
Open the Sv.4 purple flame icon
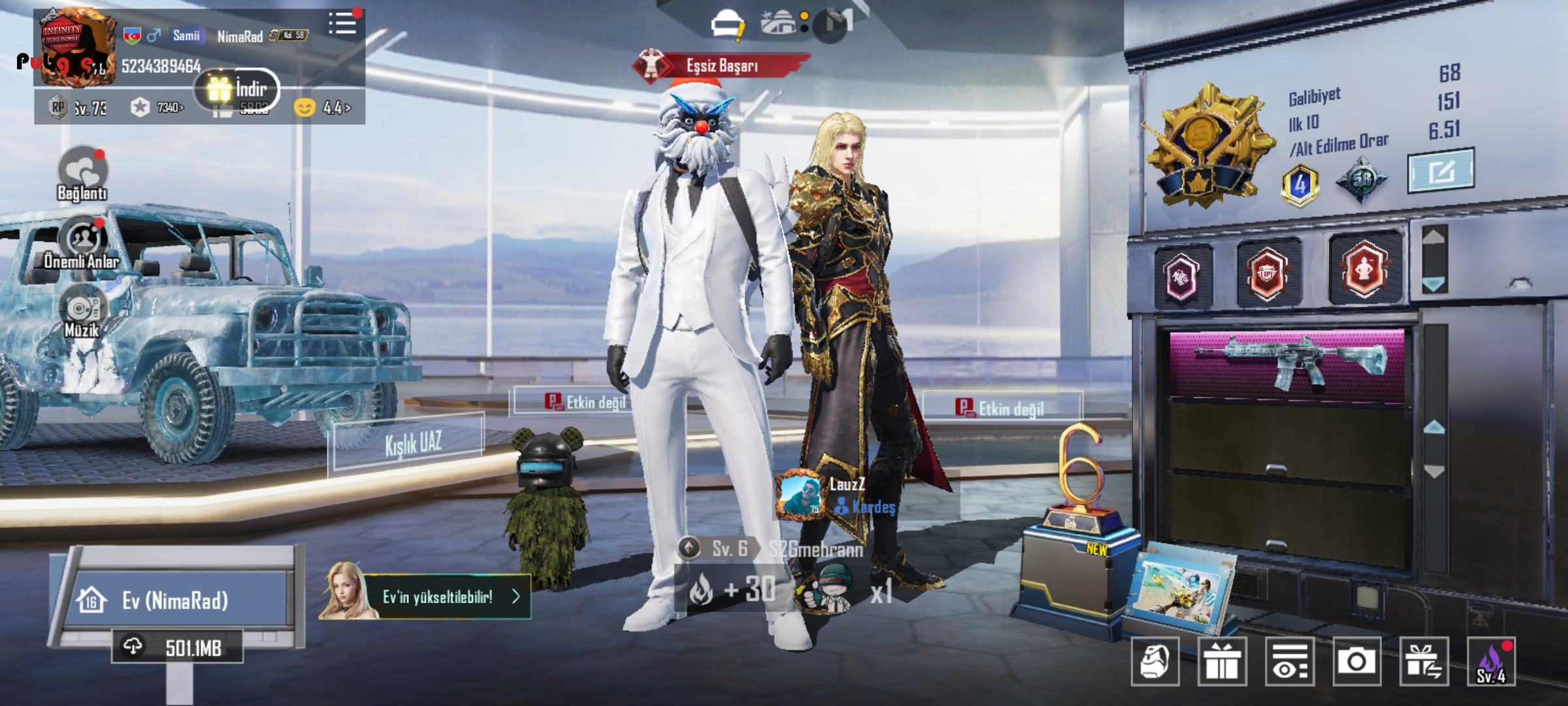(1491, 662)
